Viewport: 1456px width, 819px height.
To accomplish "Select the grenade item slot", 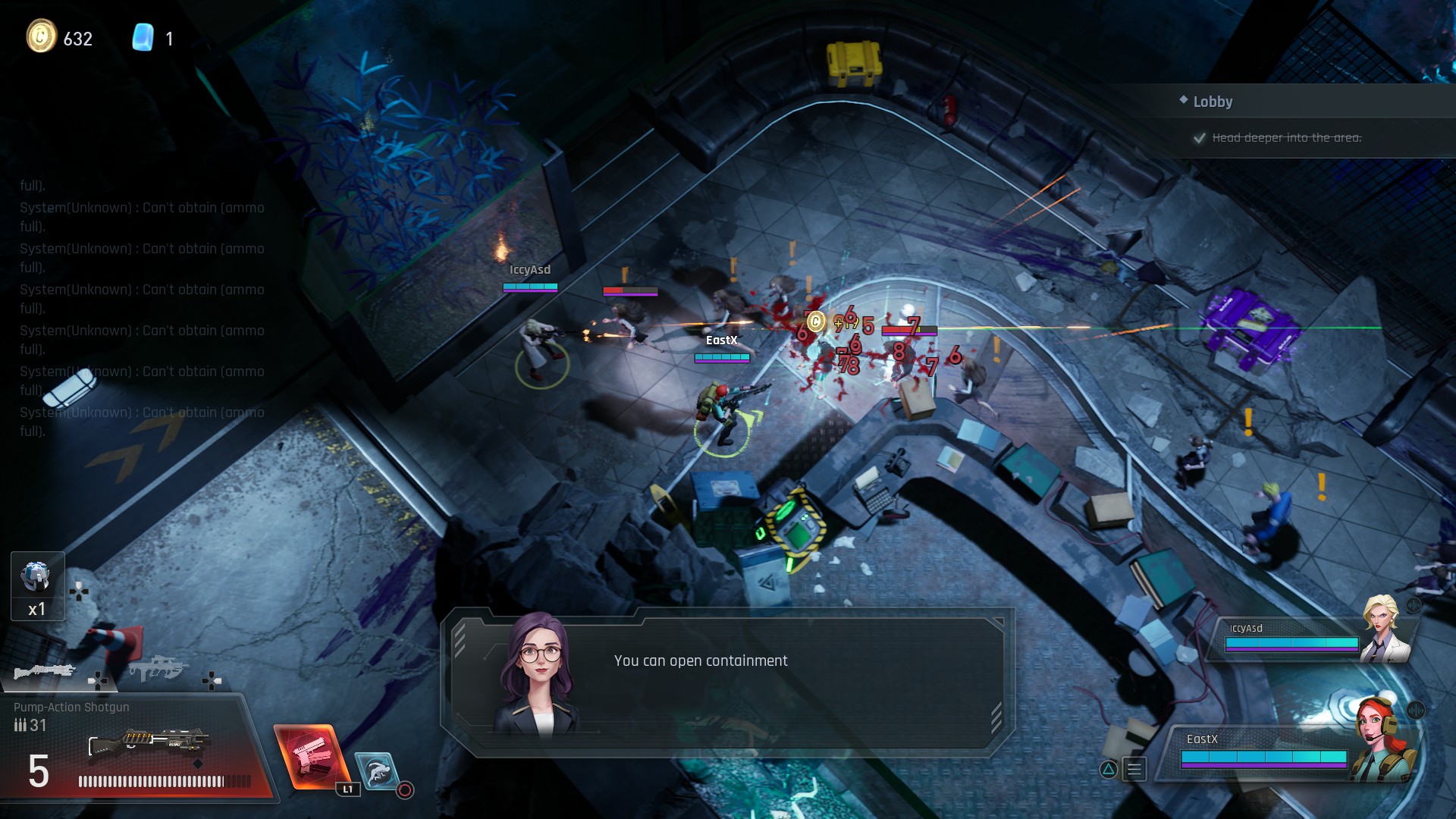I will (37, 585).
